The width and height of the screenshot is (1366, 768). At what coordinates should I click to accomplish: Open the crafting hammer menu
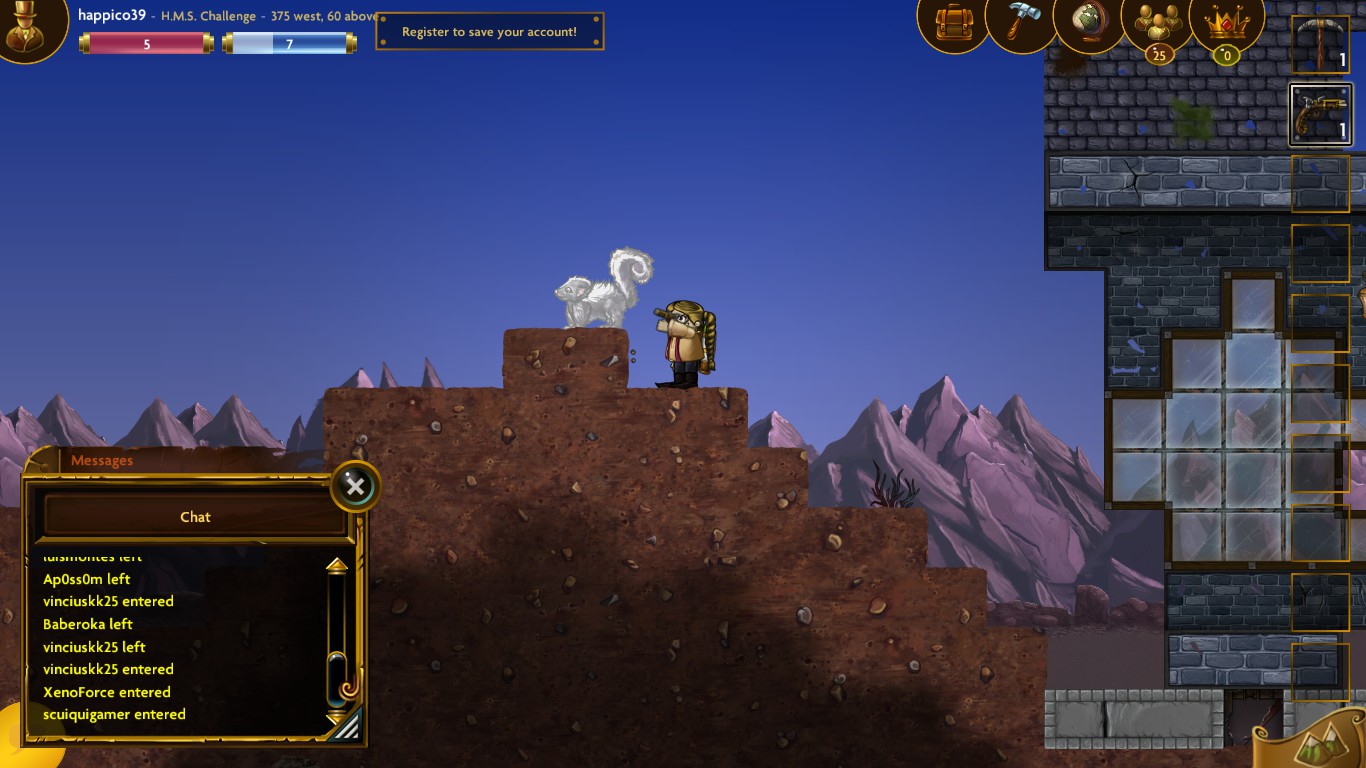coord(1019,22)
